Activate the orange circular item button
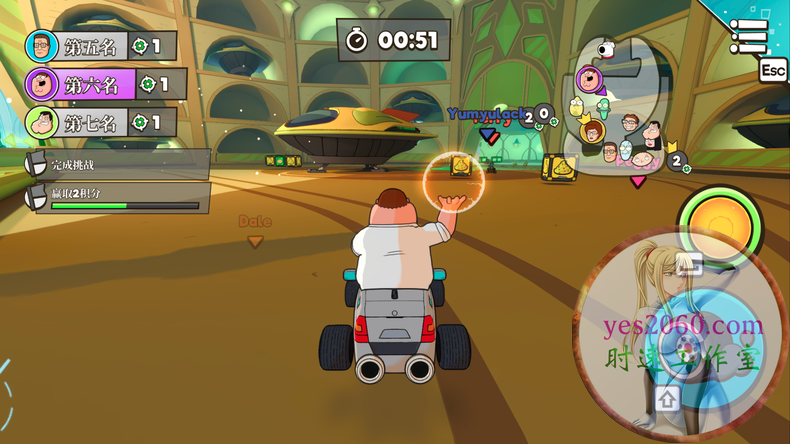This screenshot has height=444, width=790. click(716, 218)
